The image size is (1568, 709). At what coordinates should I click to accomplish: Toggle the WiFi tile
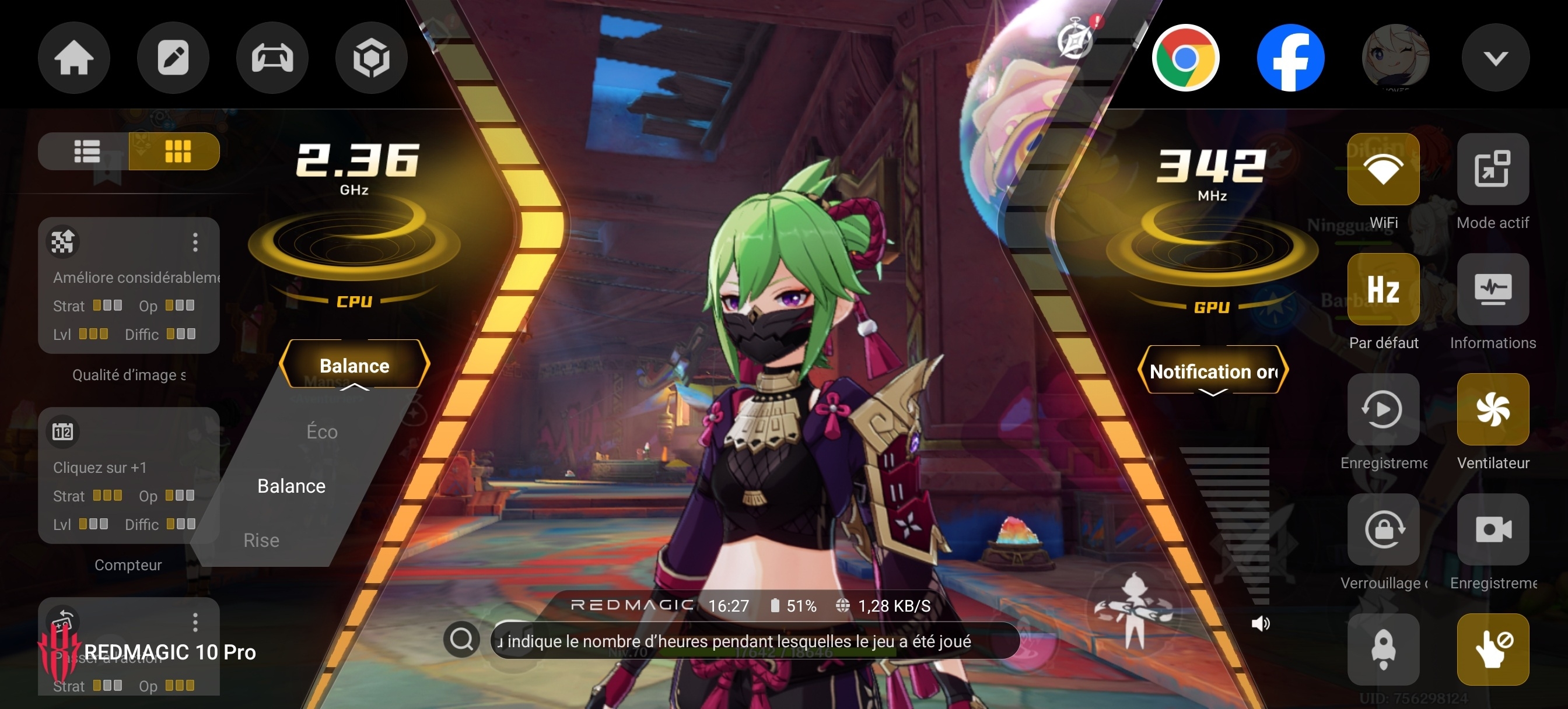(x=1383, y=169)
